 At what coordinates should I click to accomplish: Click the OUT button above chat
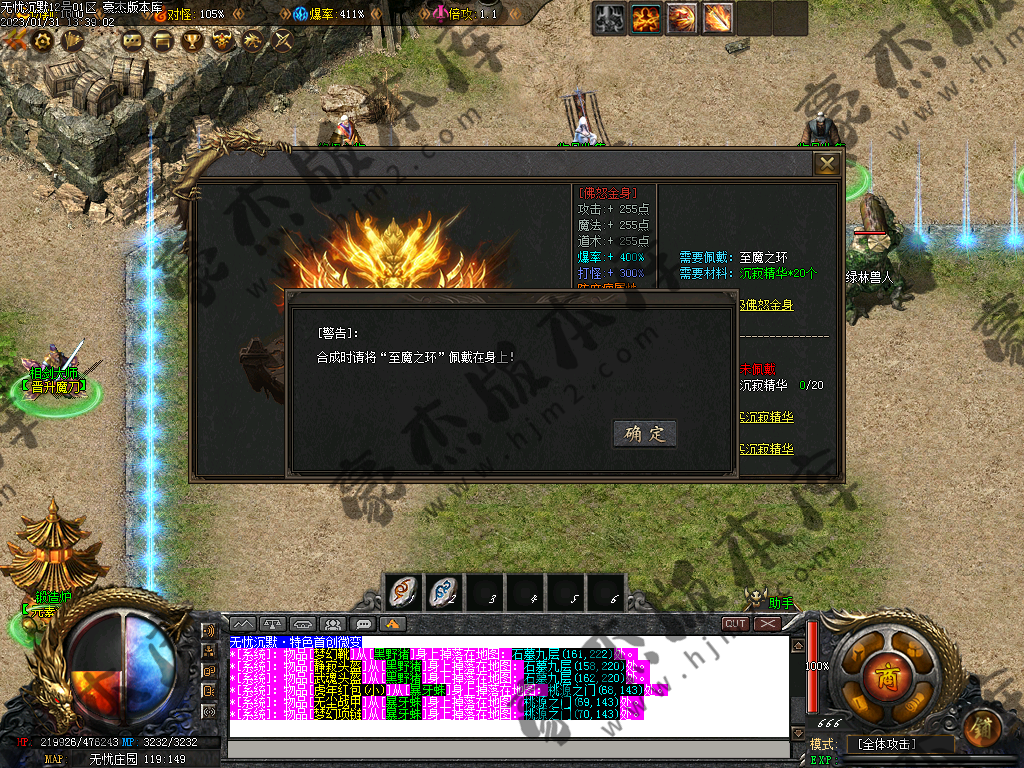pyautogui.click(x=736, y=623)
